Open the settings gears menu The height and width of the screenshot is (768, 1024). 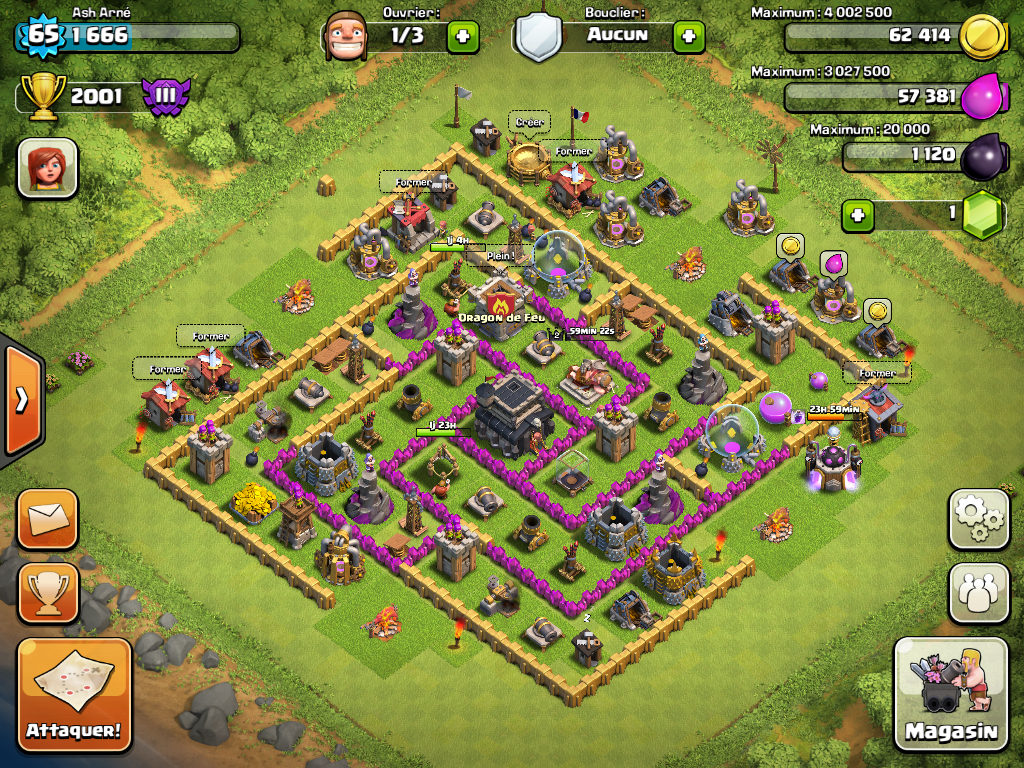tap(978, 519)
